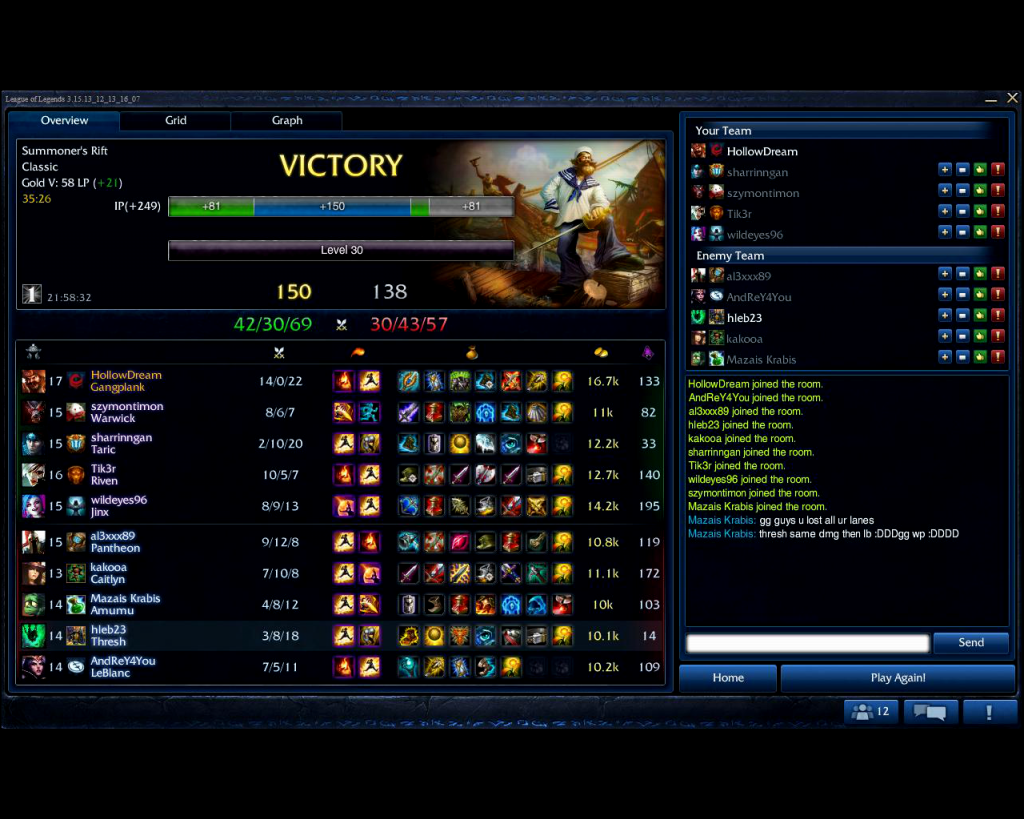Focus the chat text input box
The image size is (1024, 819).
tap(808, 643)
